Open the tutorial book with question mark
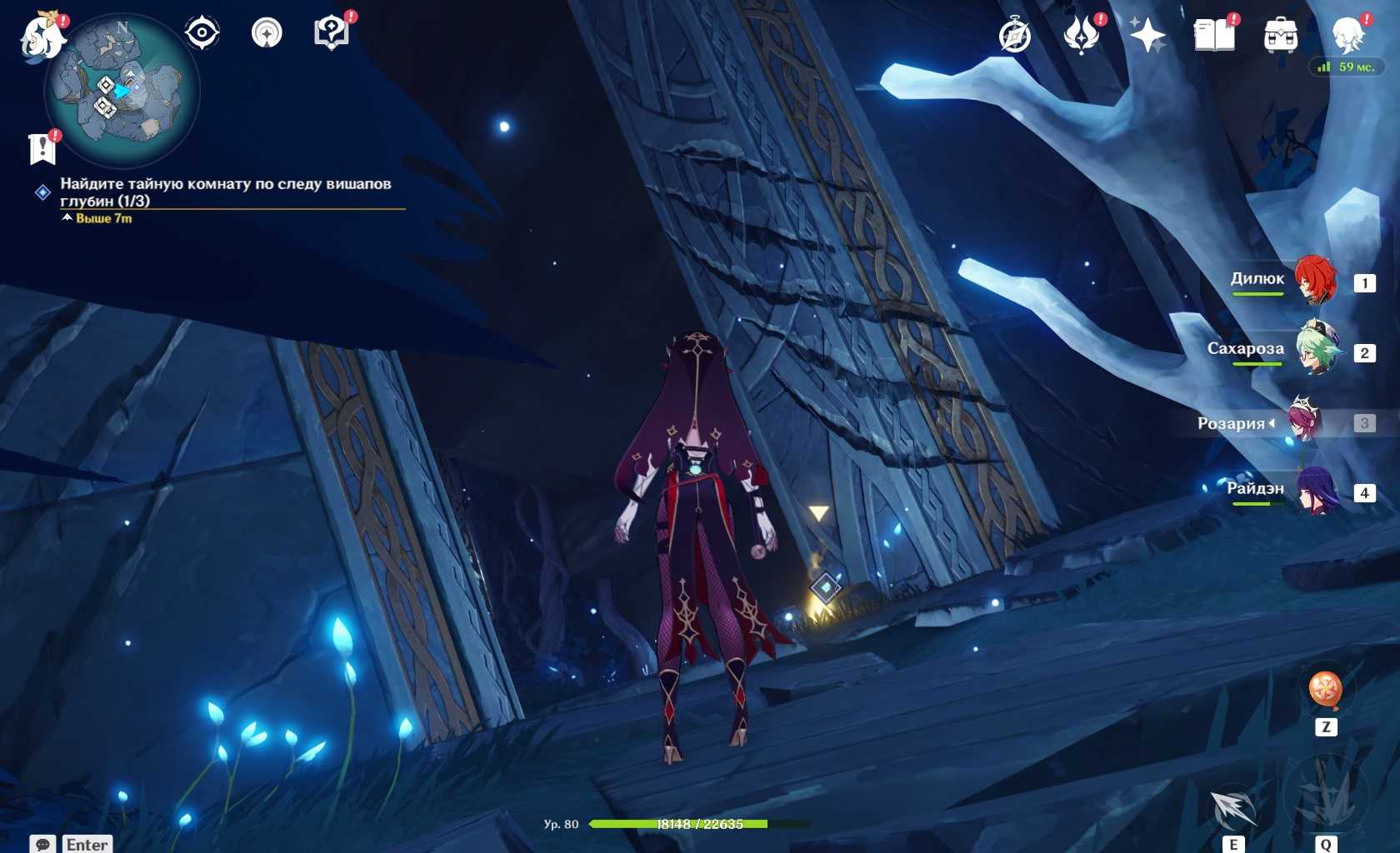 click(x=331, y=33)
